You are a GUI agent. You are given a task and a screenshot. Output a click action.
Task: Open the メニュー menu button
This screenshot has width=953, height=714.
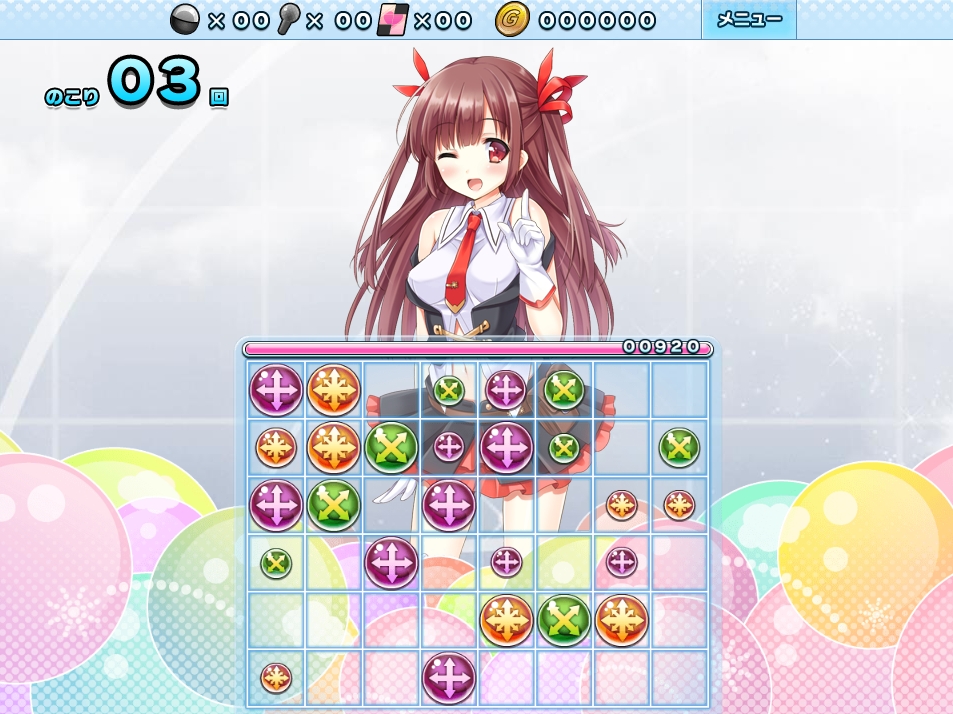pos(748,20)
